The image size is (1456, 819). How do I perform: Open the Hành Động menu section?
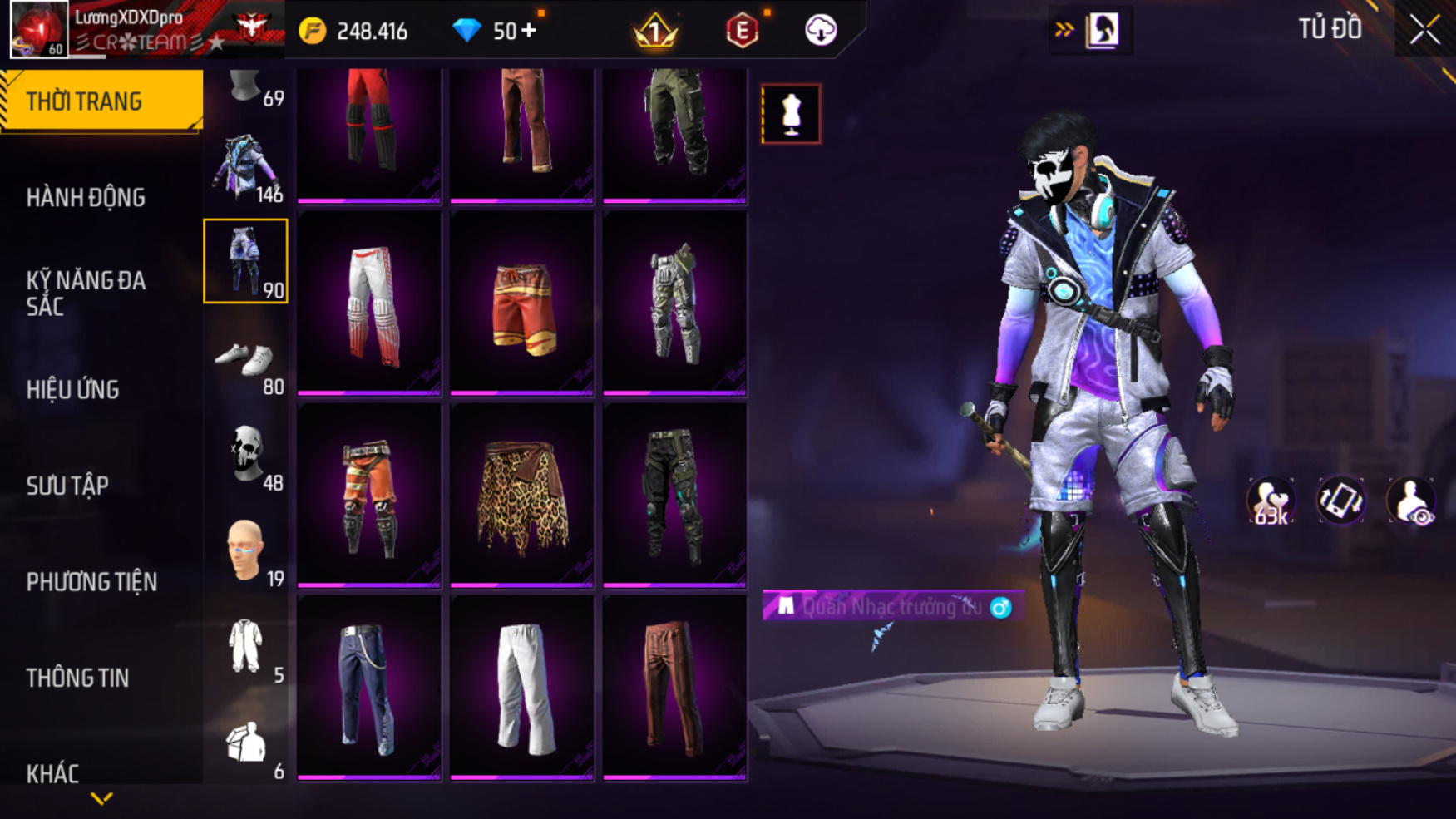(86, 198)
